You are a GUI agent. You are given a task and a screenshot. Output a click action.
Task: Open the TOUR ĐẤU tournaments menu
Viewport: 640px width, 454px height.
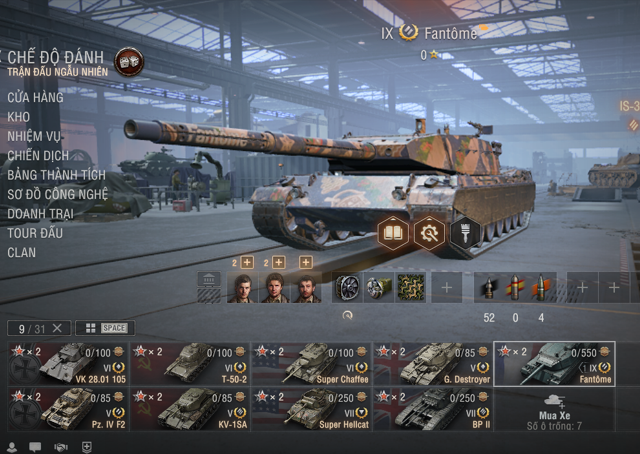pos(35,232)
